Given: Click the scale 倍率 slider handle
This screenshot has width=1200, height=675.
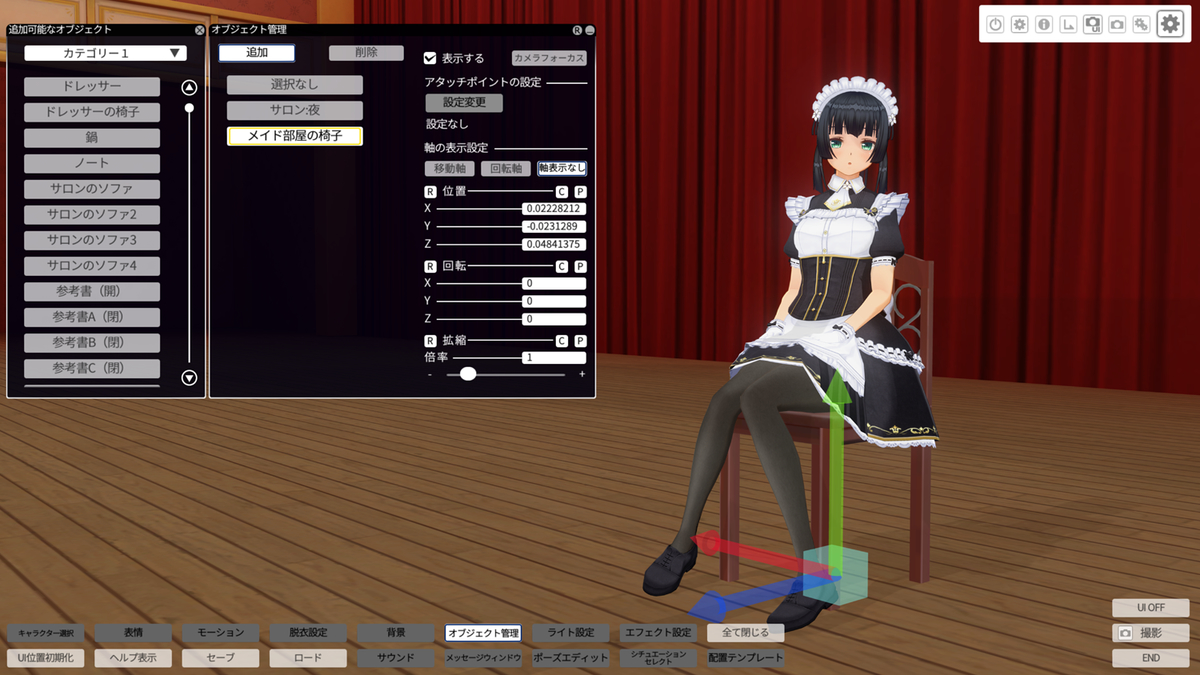Looking at the screenshot, I should 468,374.
